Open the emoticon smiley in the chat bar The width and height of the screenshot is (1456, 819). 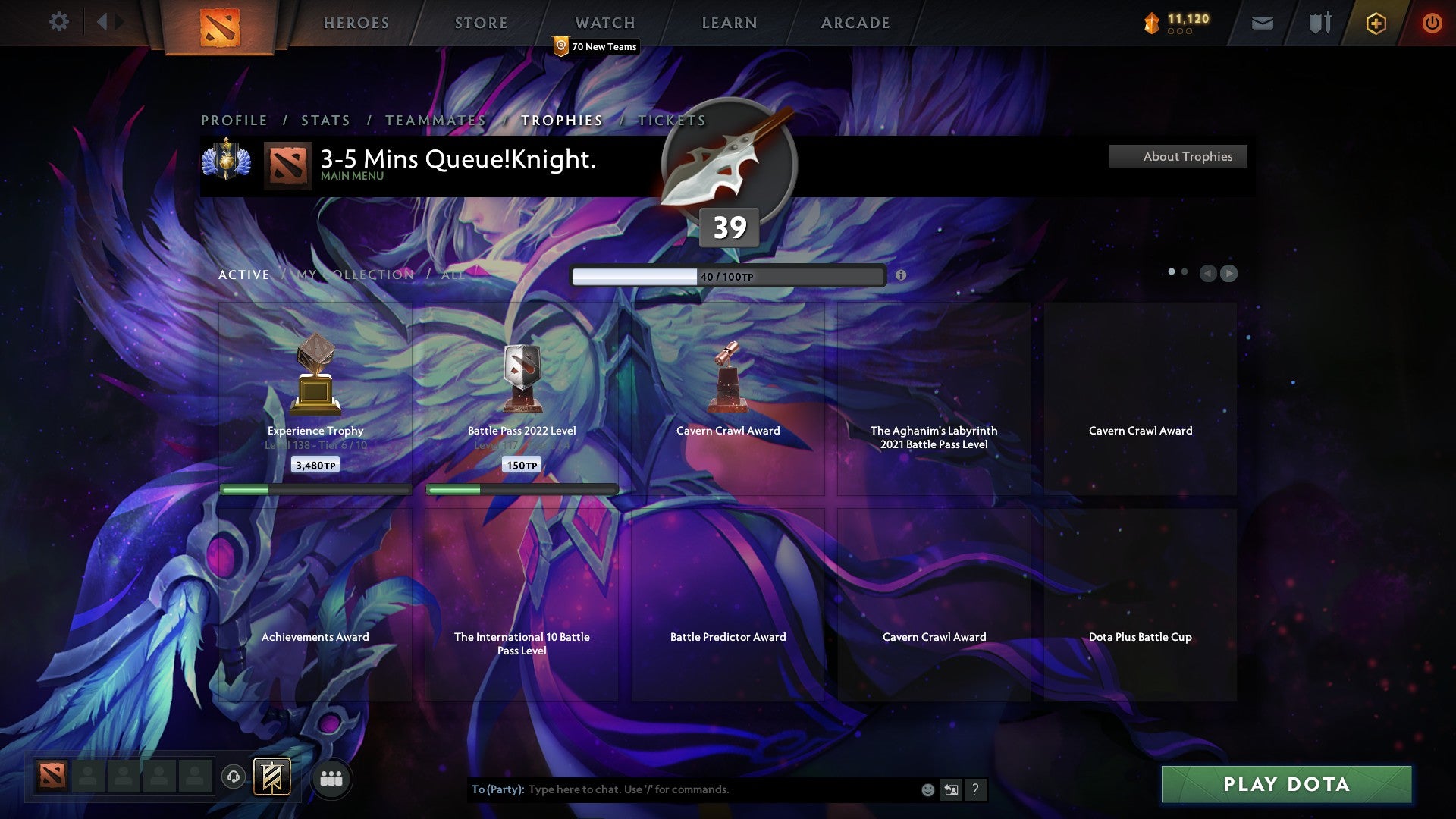coord(927,789)
